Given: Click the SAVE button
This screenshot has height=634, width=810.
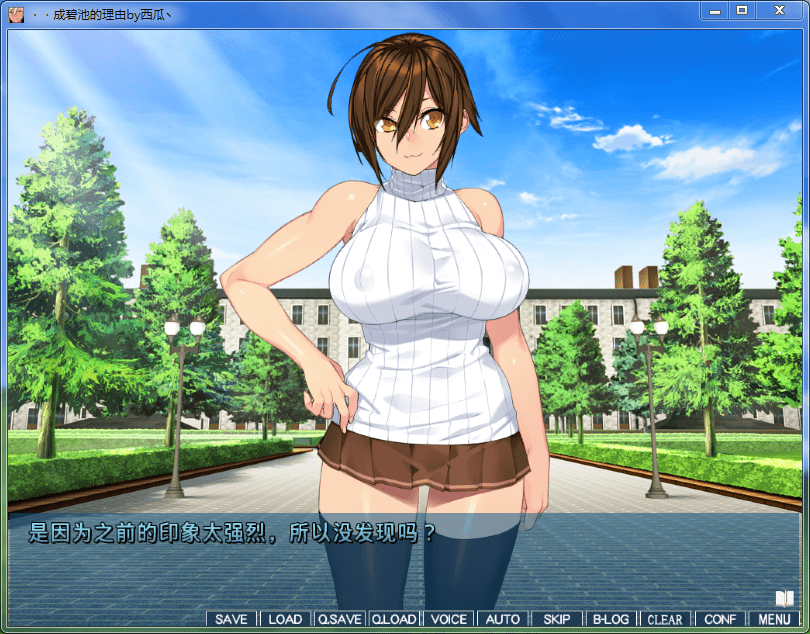Looking at the screenshot, I should click(231, 619).
